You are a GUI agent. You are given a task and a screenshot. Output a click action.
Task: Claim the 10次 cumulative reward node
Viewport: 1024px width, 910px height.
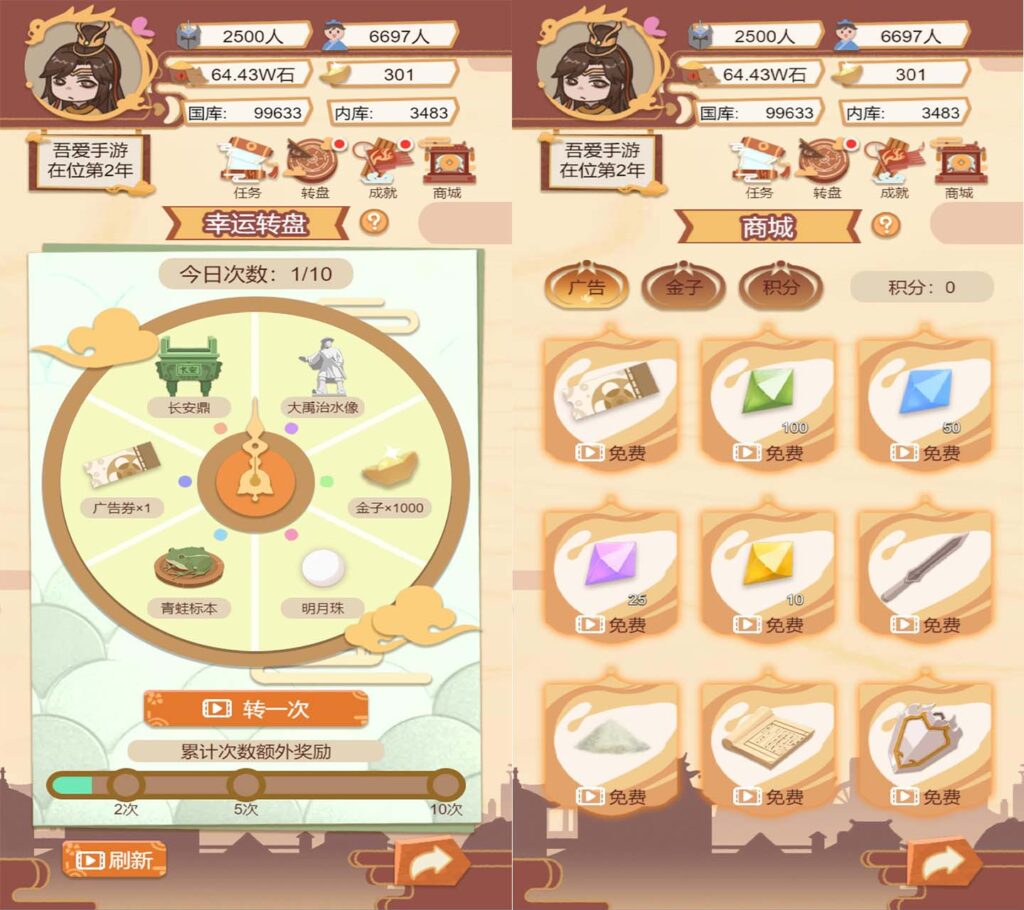[x=446, y=785]
